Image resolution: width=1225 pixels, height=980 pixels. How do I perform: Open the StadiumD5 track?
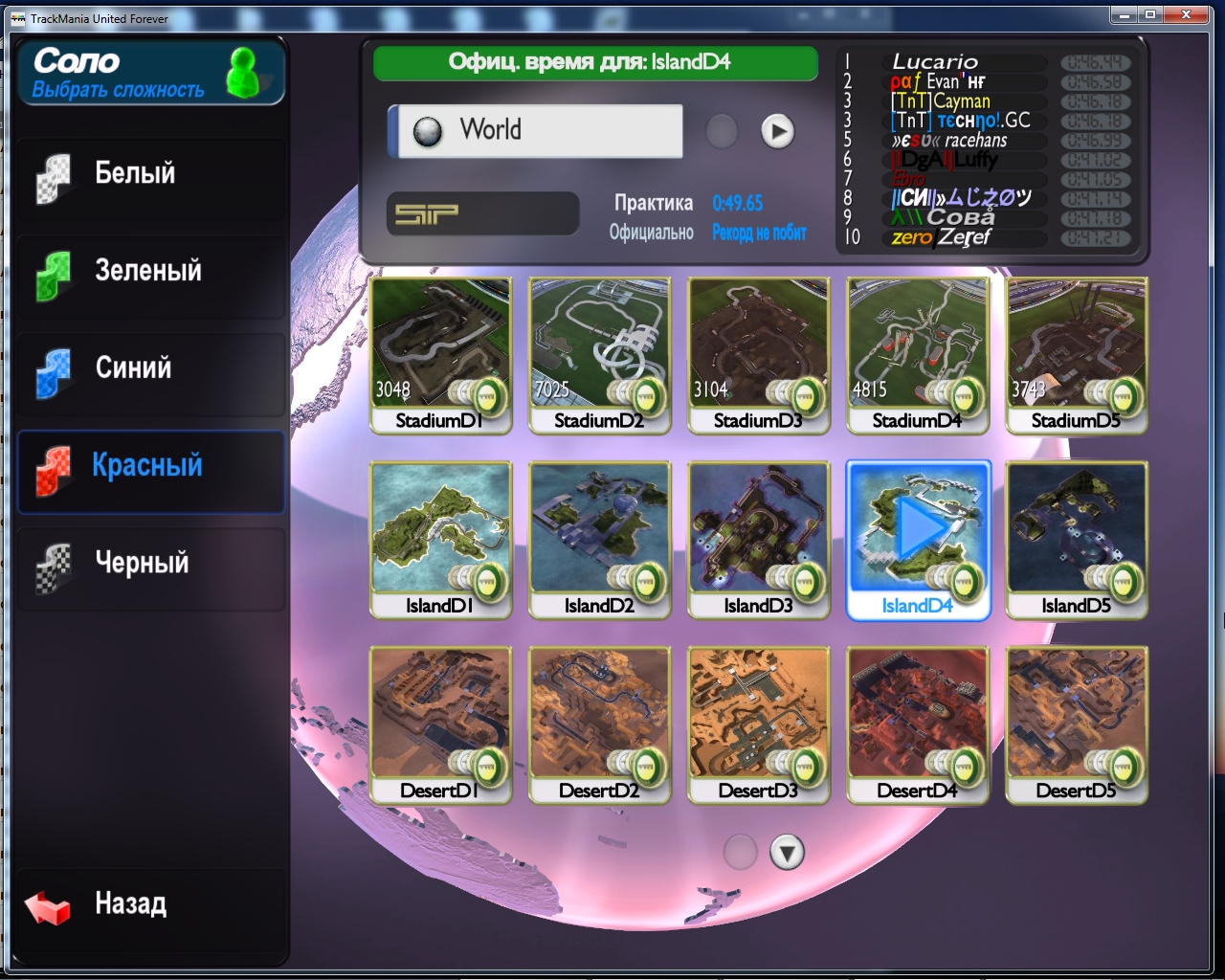click(1076, 354)
